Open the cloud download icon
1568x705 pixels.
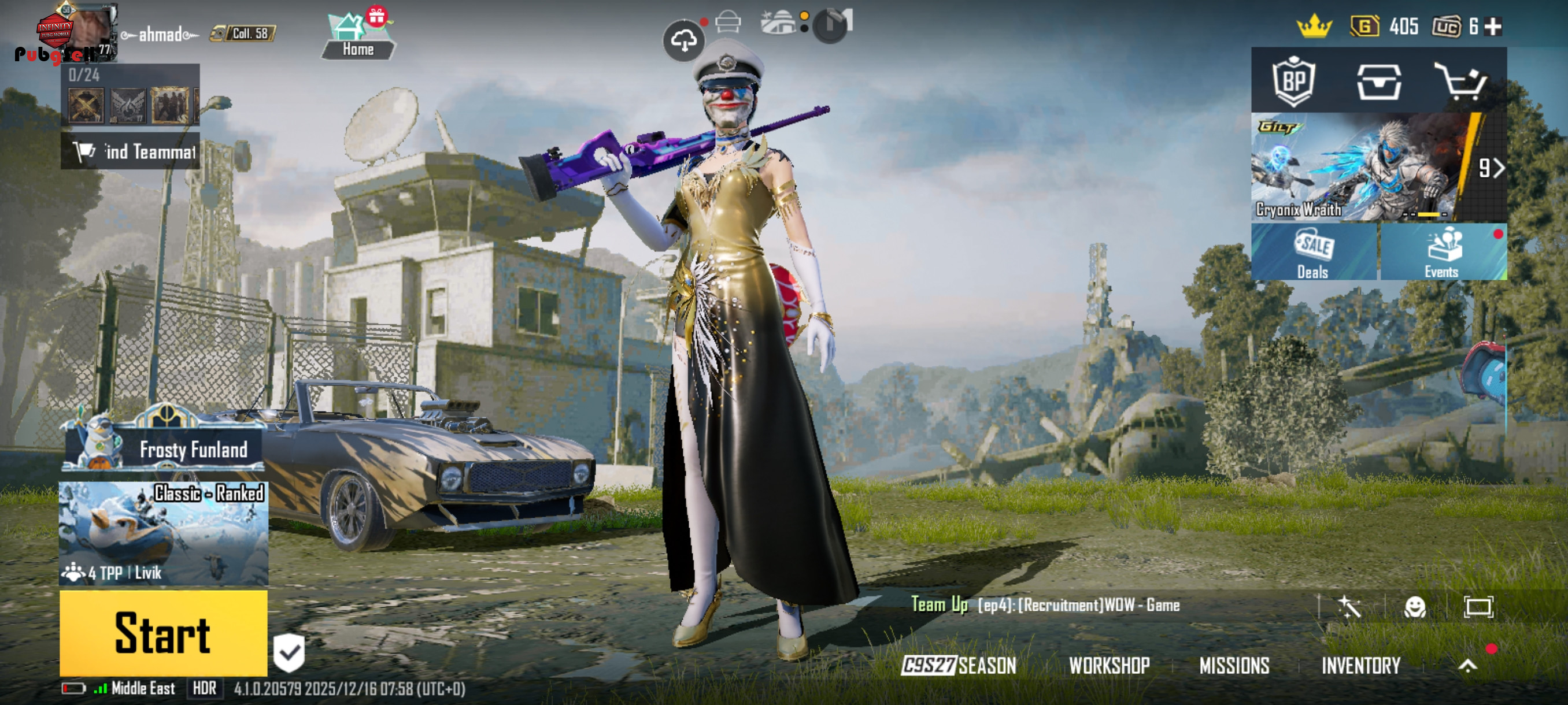[683, 41]
